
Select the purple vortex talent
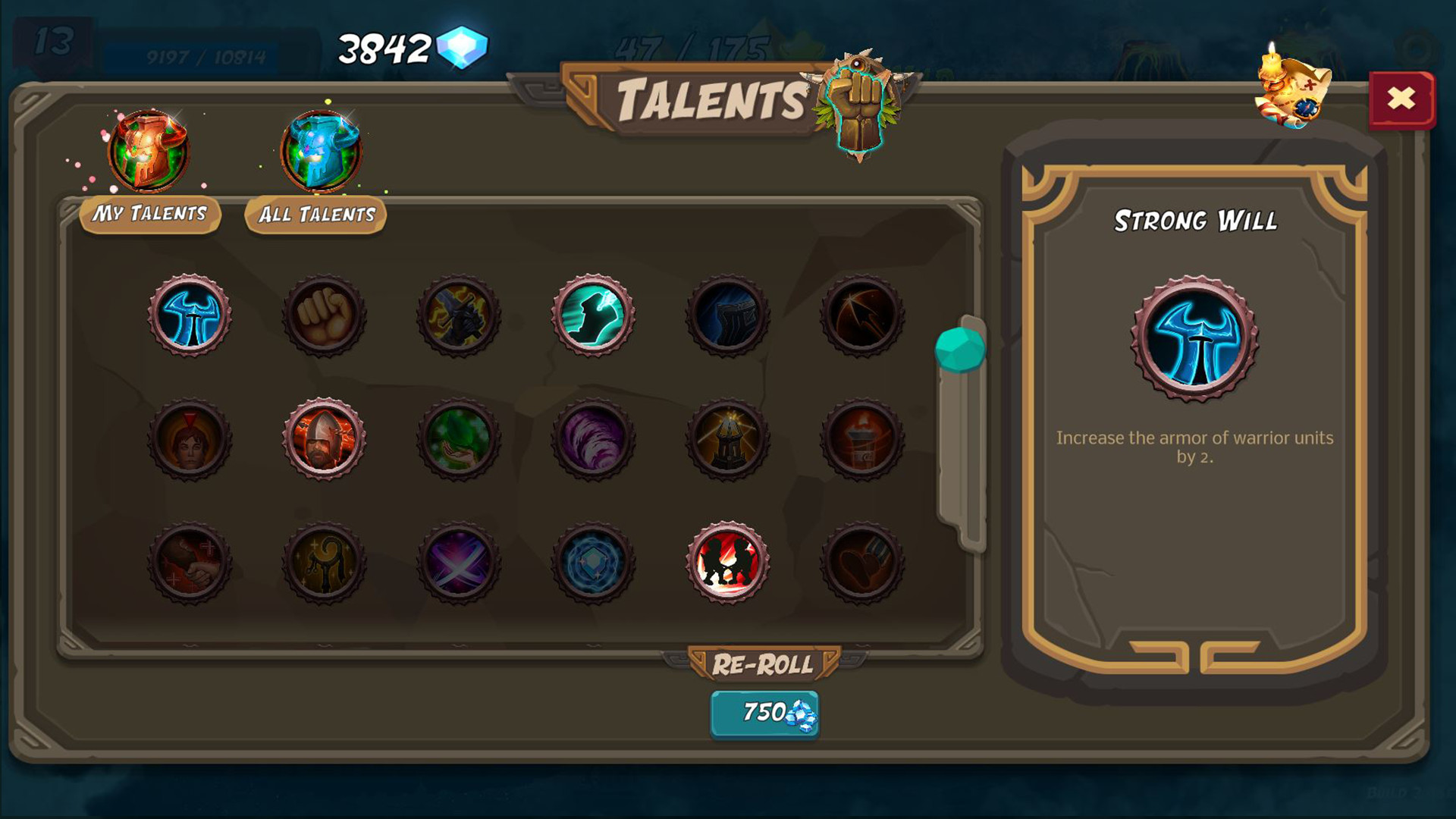593,440
